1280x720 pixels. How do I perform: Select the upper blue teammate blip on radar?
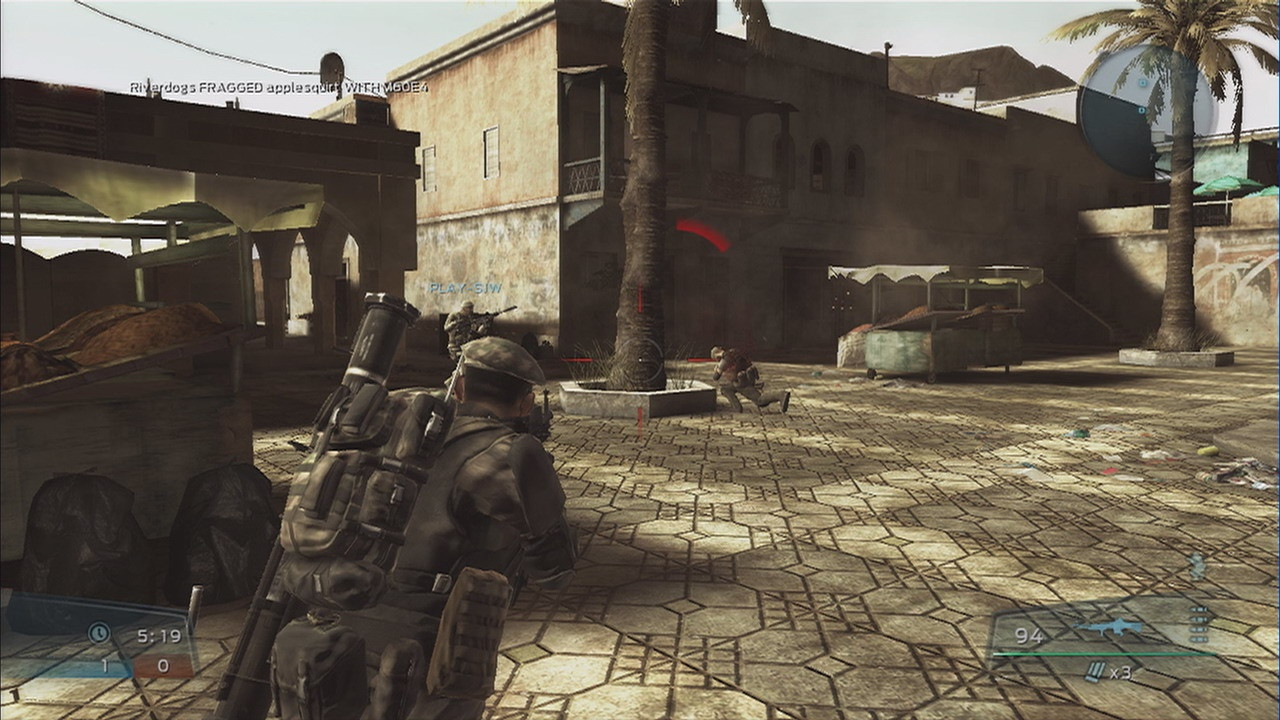point(1142,84)
